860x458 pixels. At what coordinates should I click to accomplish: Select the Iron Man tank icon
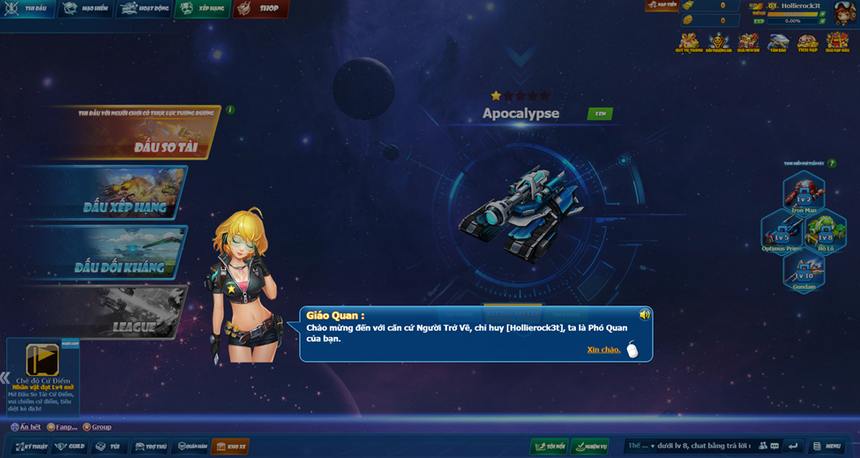click(x=803, y=190)
